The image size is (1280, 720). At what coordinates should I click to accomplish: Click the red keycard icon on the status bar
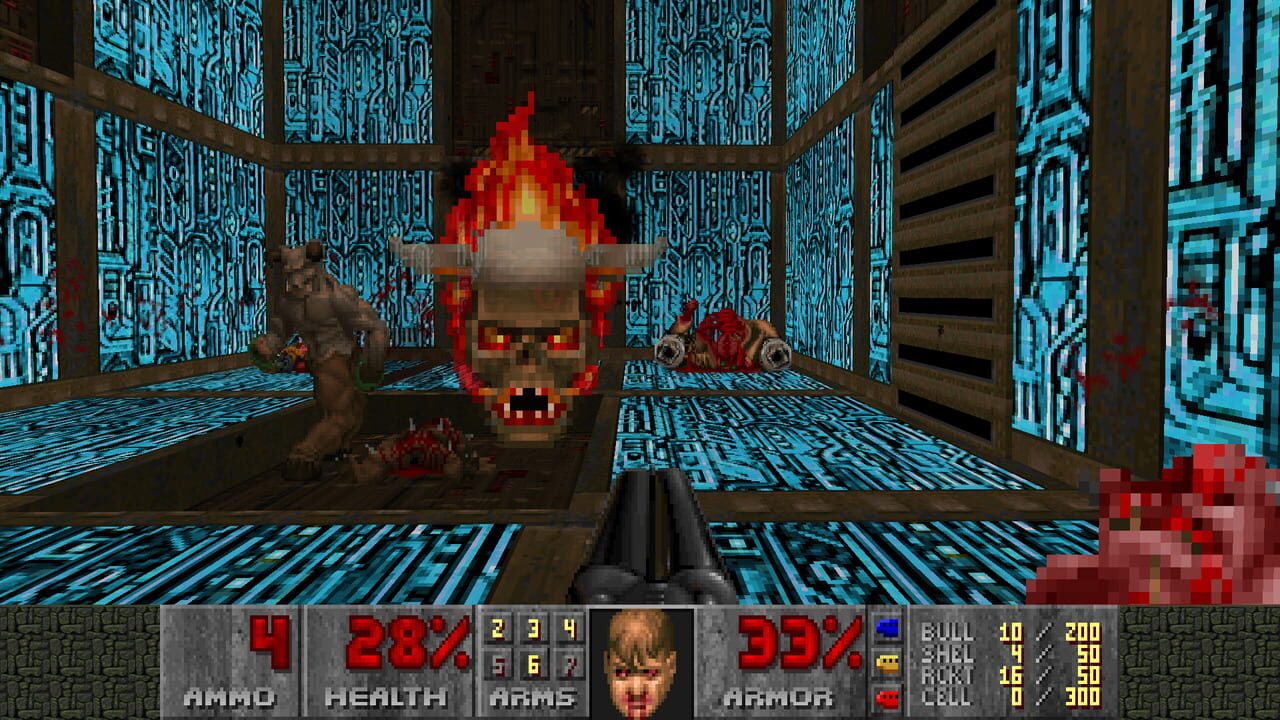coord(887,697)
